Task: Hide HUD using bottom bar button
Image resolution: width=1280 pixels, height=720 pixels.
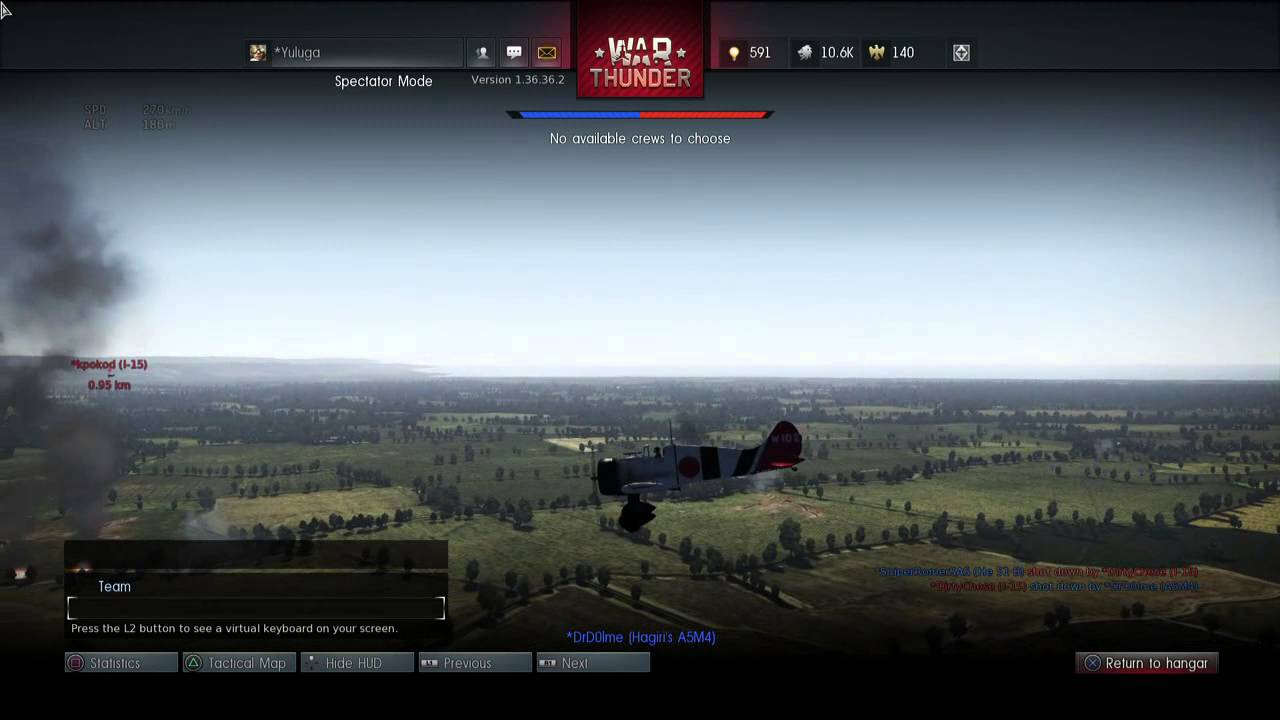Action: [357, 663]
